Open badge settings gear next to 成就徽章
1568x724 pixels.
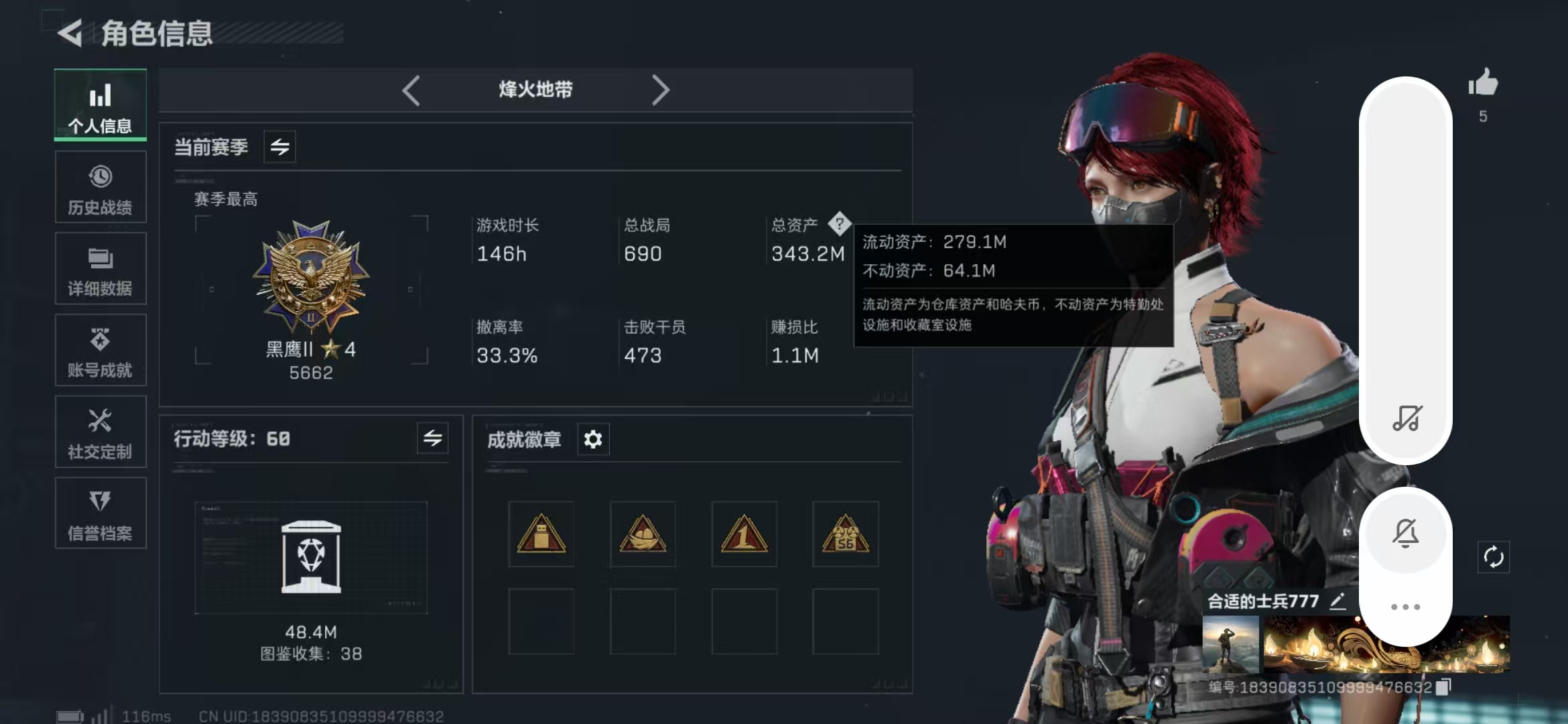pos(592,439)
